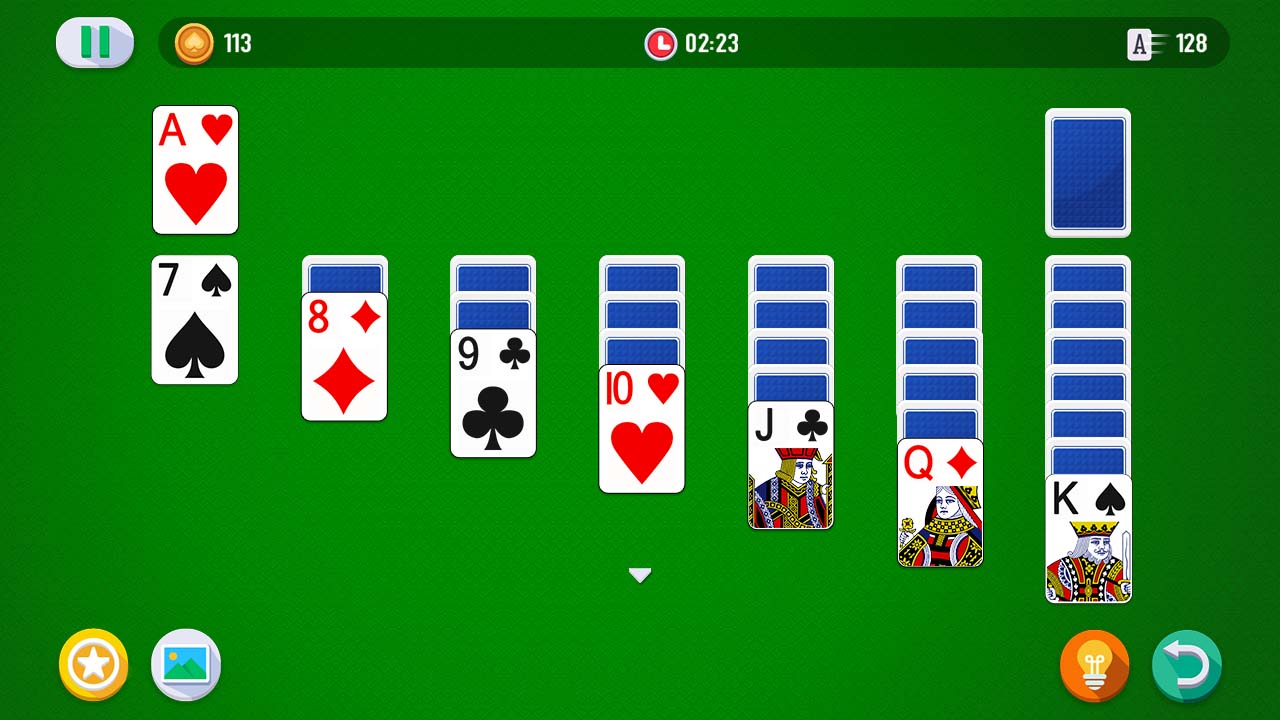Click the Jack of Clubs
1280x720 pixels.
click(x=790, y=465)
